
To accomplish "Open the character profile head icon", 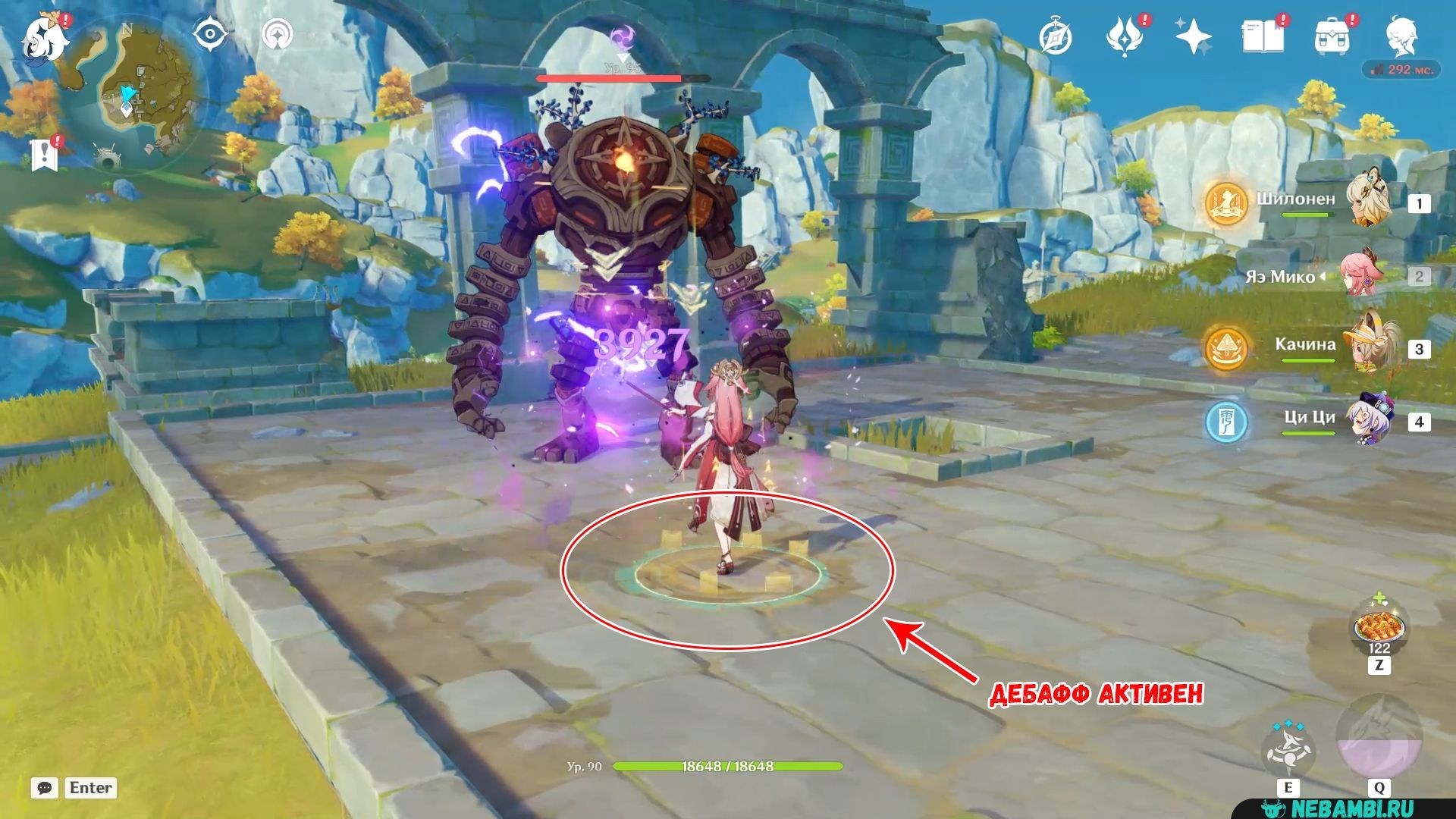I will [1402, 36].
